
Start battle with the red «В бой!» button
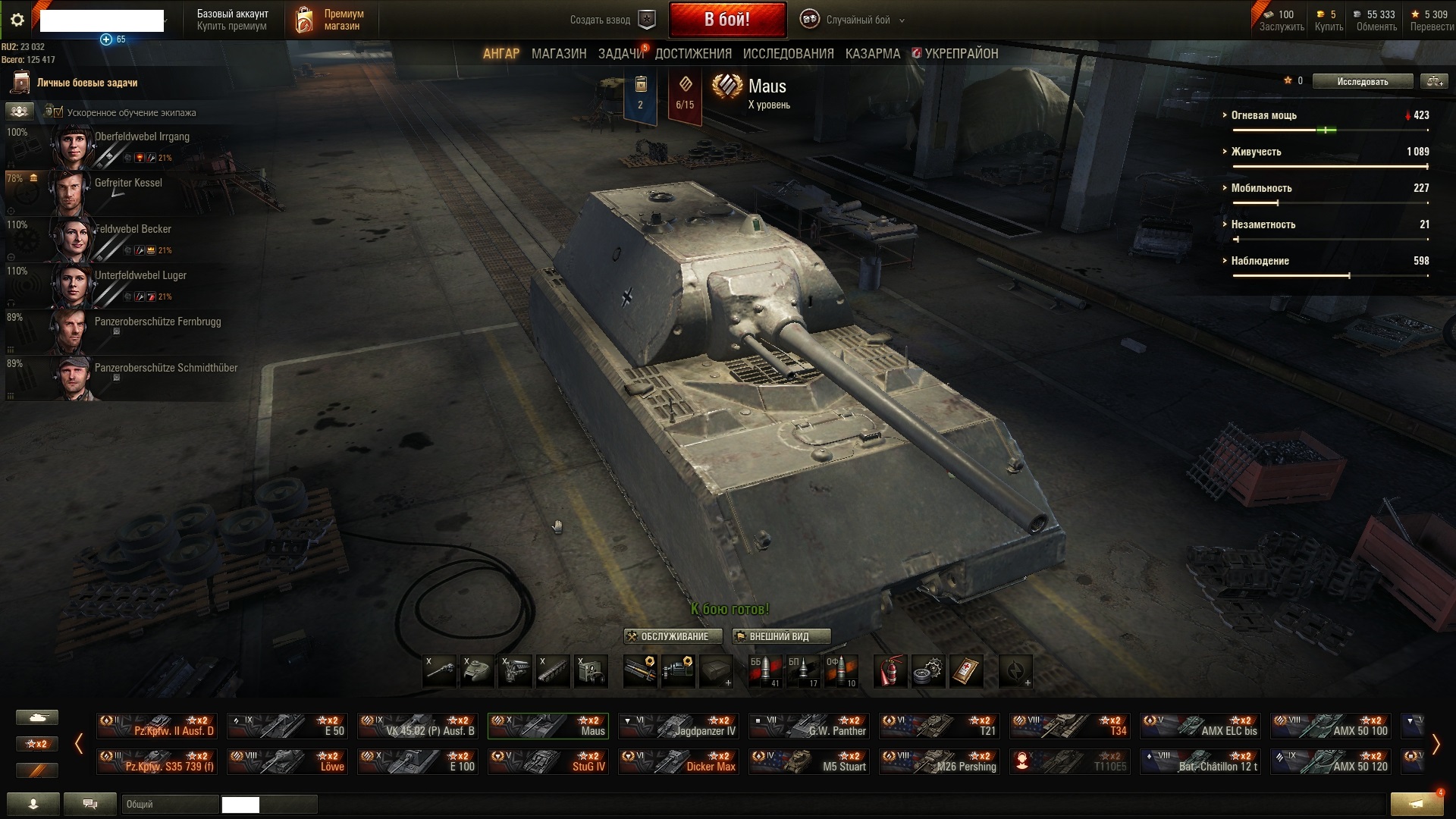(726, 20)
